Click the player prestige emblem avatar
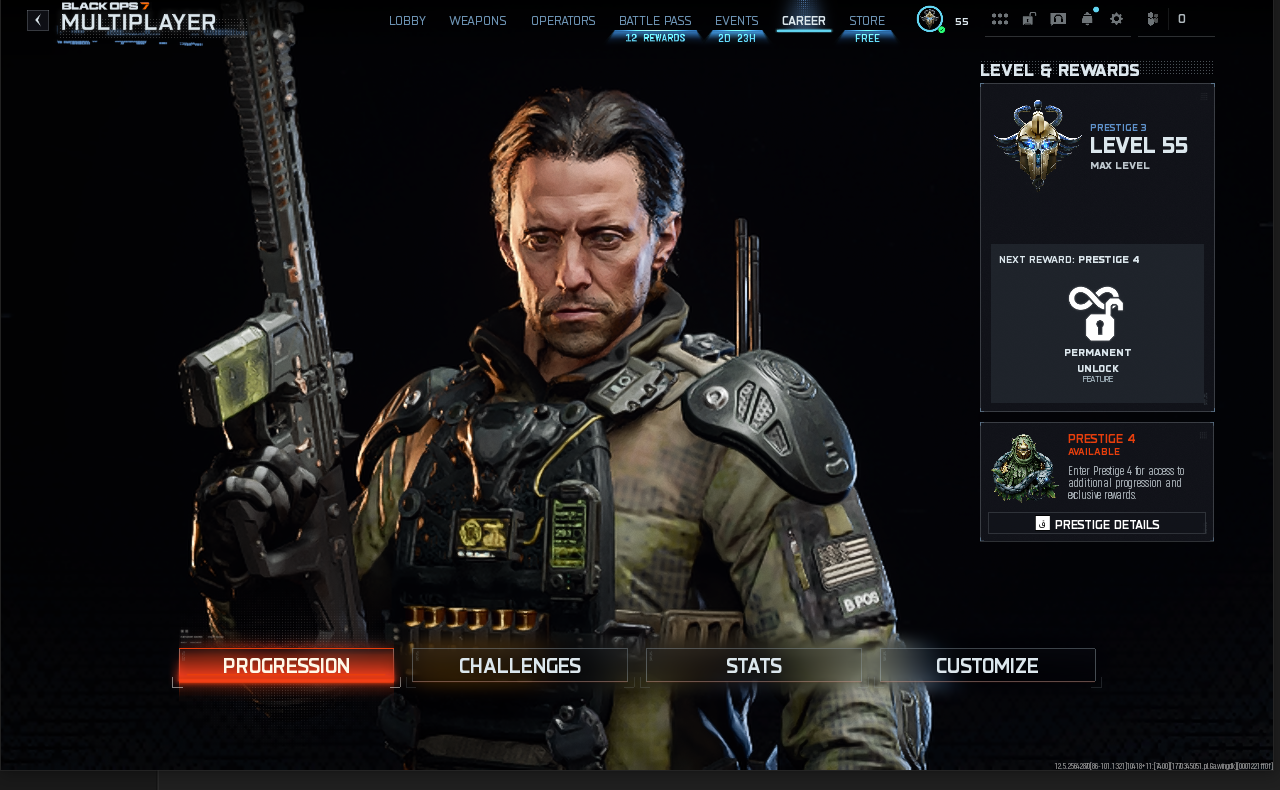The image size is (1280, 790). pyautogui.click(x=930, y=19)
